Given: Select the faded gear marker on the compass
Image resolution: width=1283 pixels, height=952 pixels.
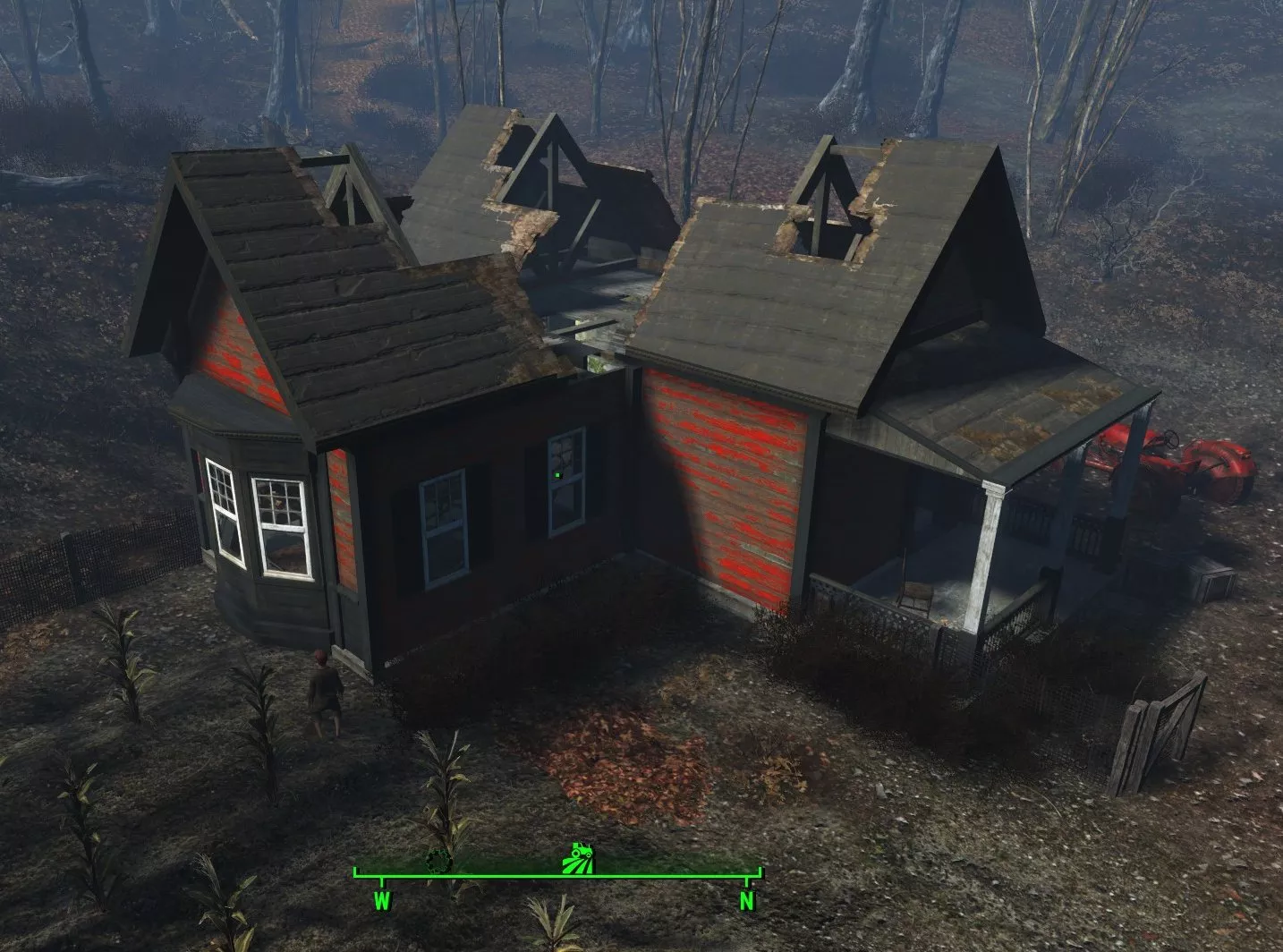Looking at the screenshot, I should pos(438,861).
